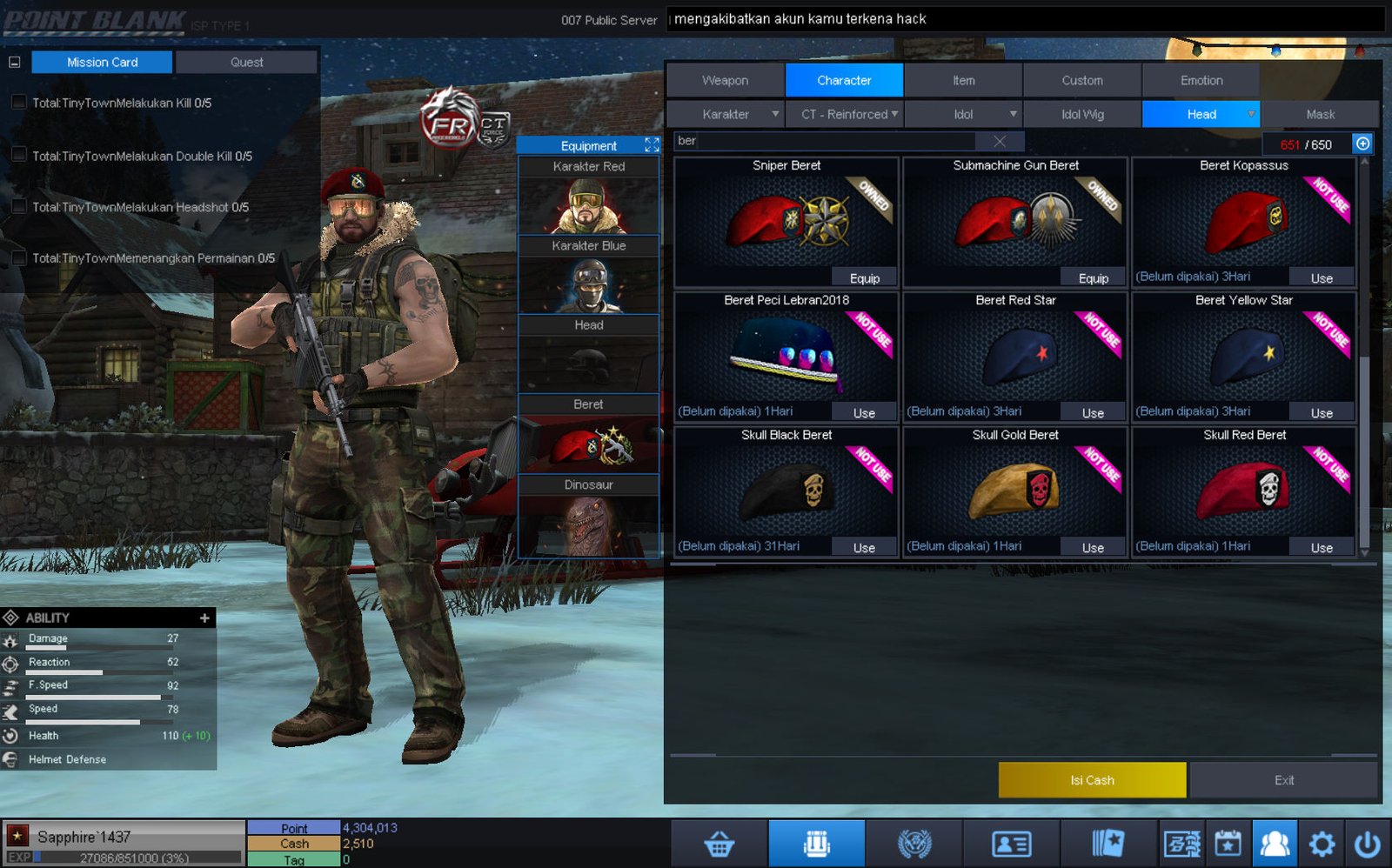
Task: Clear the search box text
Action: pos(1000,141)
